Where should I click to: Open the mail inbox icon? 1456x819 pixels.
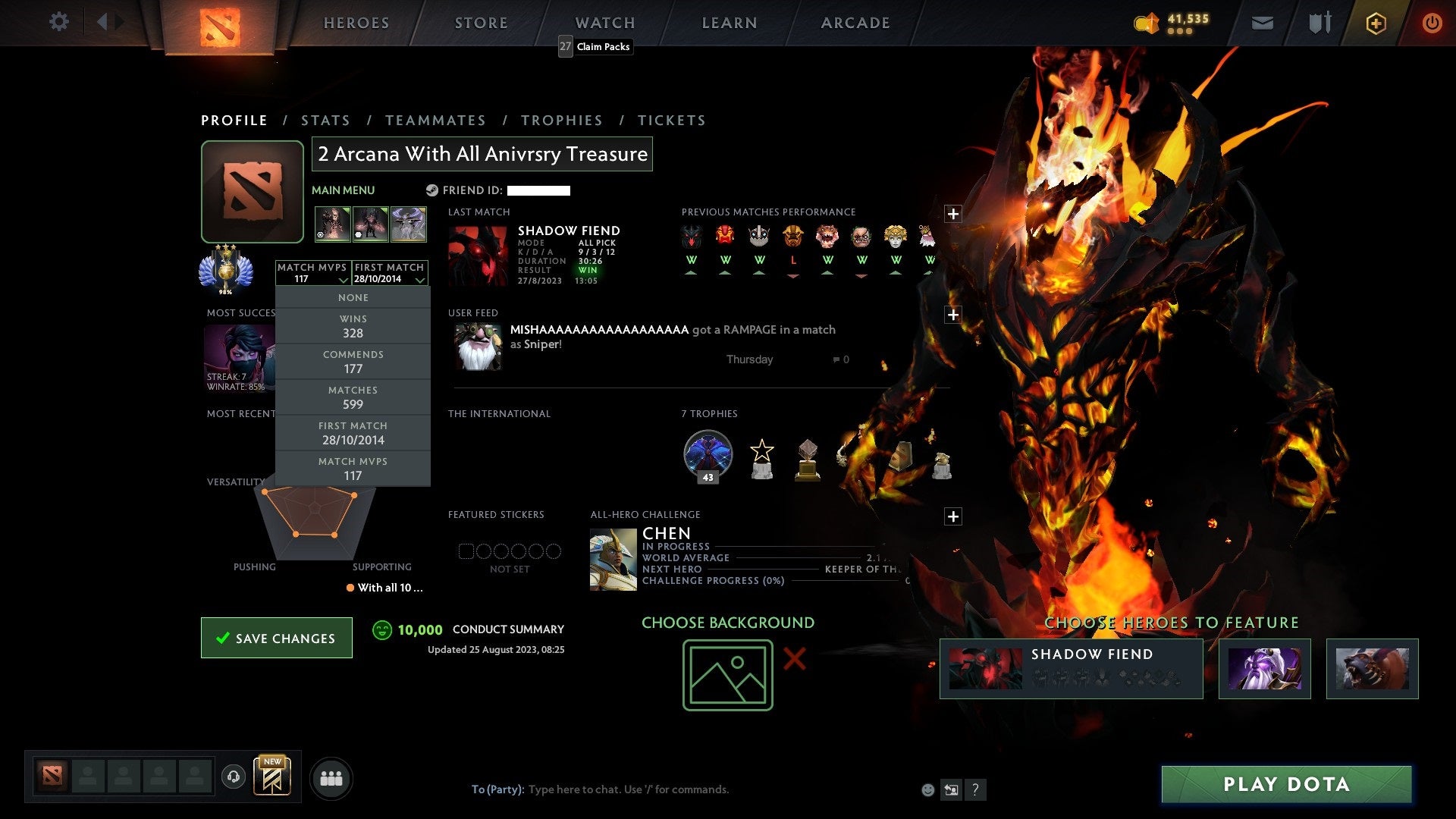coord(1261,23)
